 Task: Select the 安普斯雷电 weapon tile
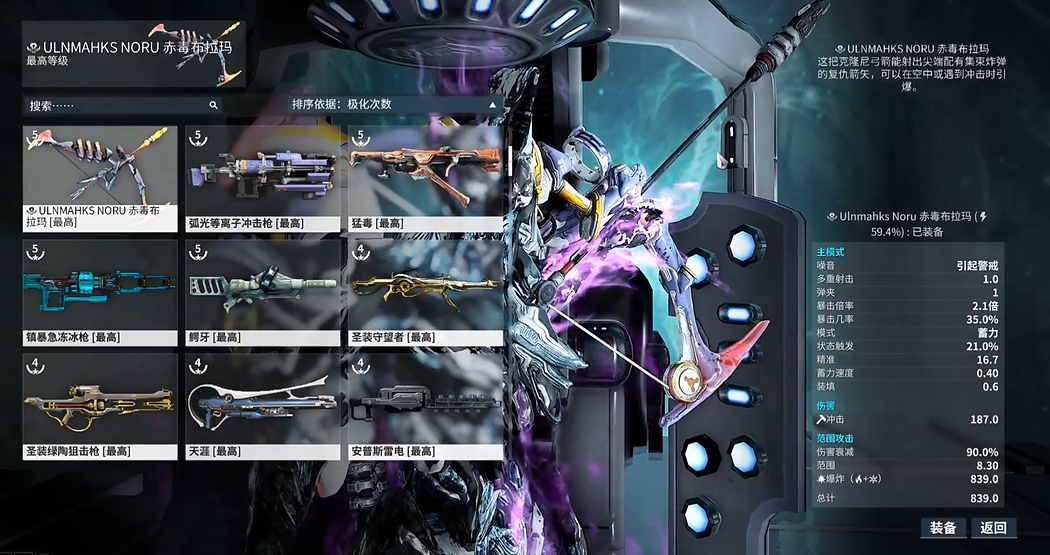pyautogui.click(x=425, y=404)
